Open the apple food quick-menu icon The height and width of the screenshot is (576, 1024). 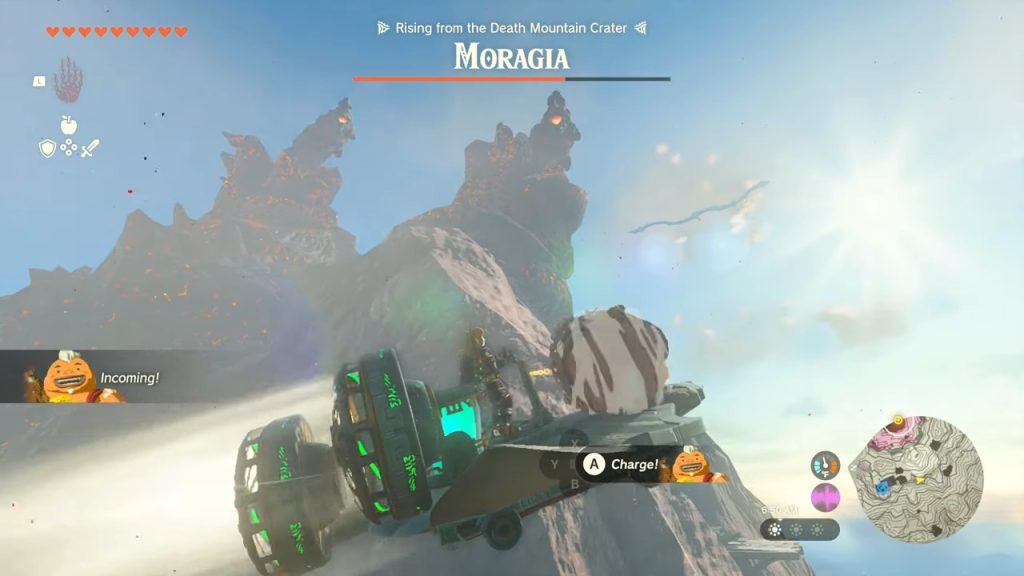point(69,125)
